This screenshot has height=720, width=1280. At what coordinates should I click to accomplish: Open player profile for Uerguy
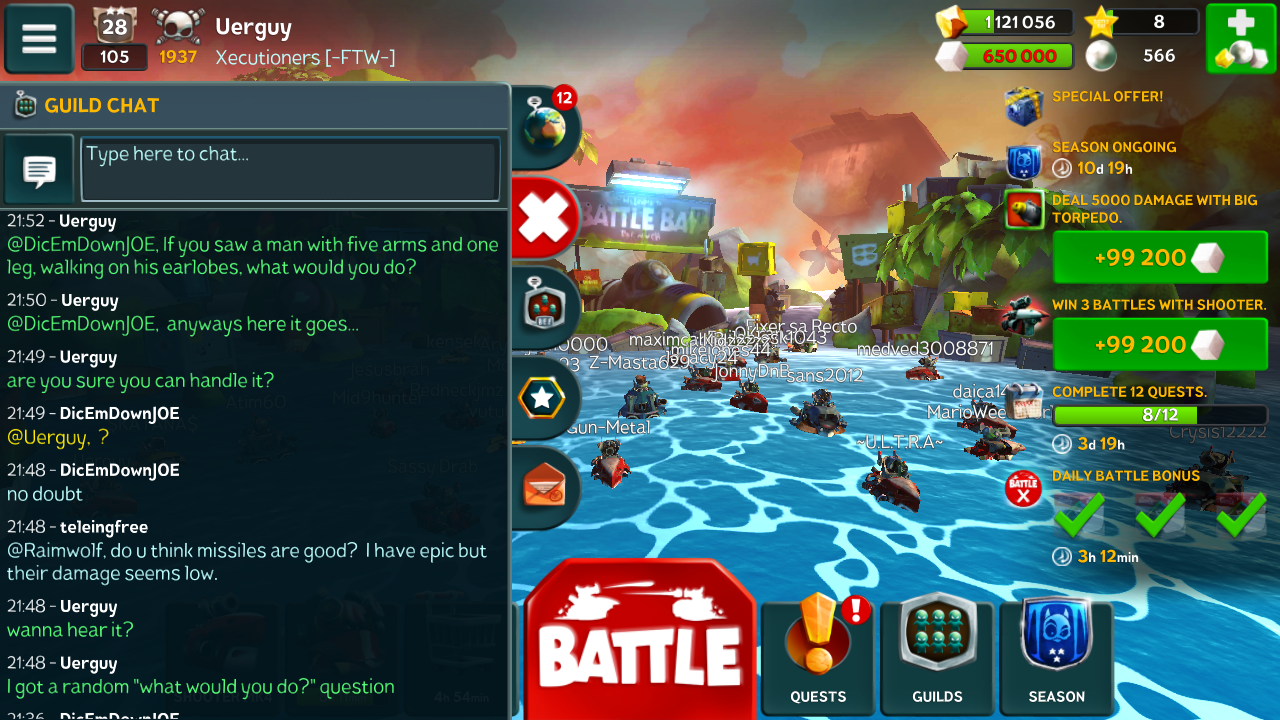coord(253,28)
